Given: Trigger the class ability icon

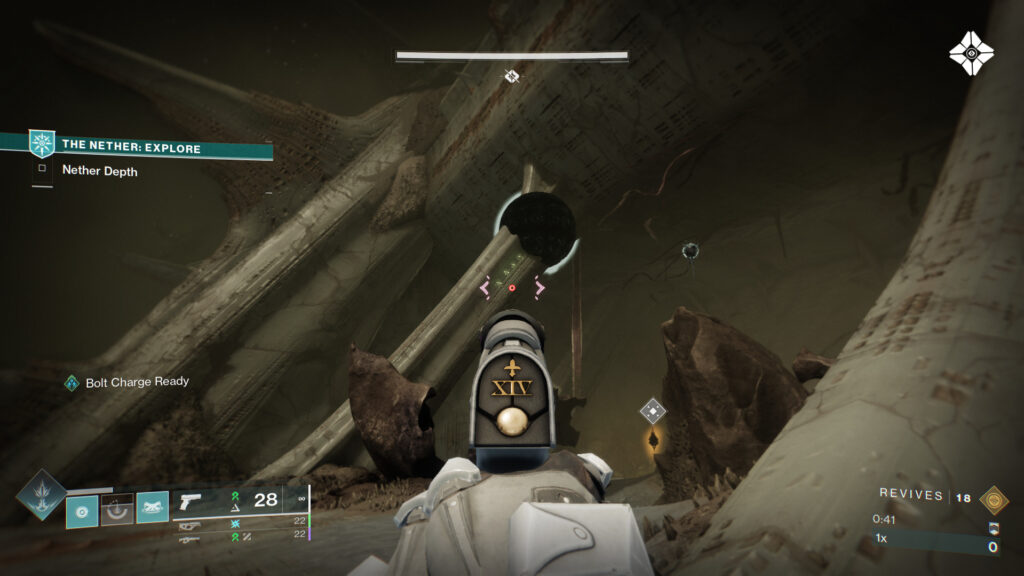Looking at the screenshot, I should click(152, 510).
